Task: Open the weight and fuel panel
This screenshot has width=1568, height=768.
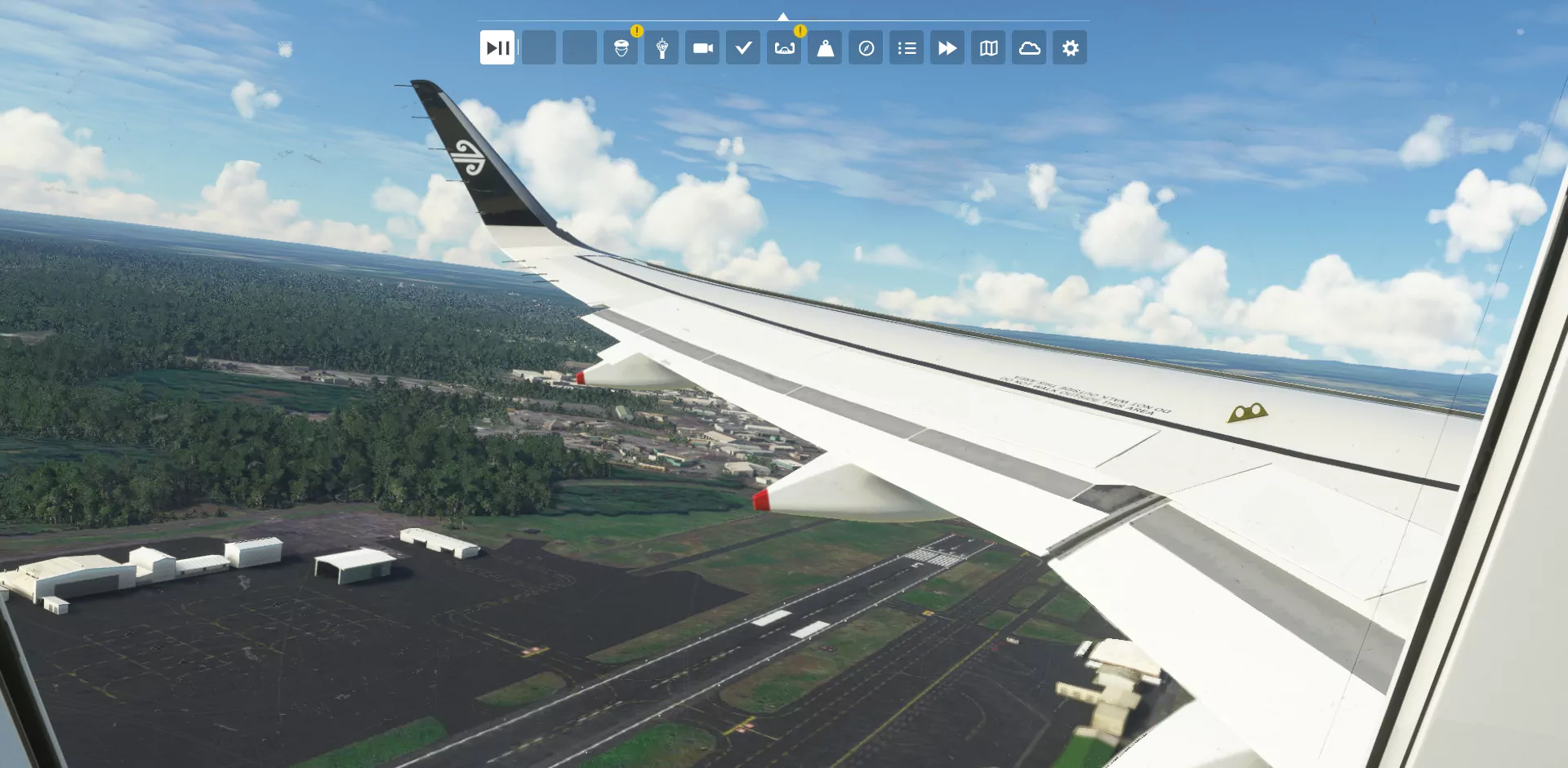Action: [825, 48]
